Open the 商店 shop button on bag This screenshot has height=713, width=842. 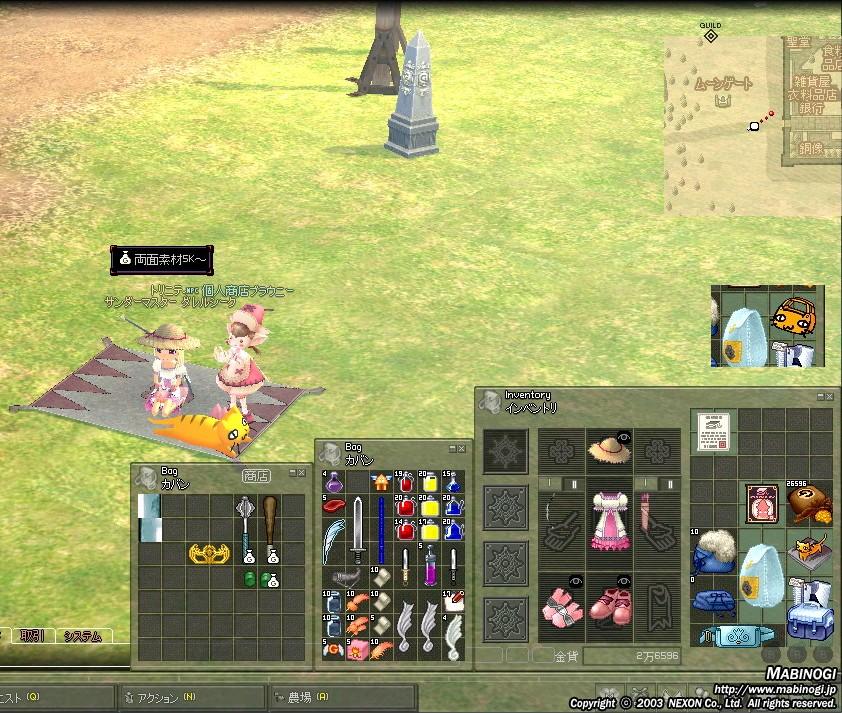pos(255,476)
